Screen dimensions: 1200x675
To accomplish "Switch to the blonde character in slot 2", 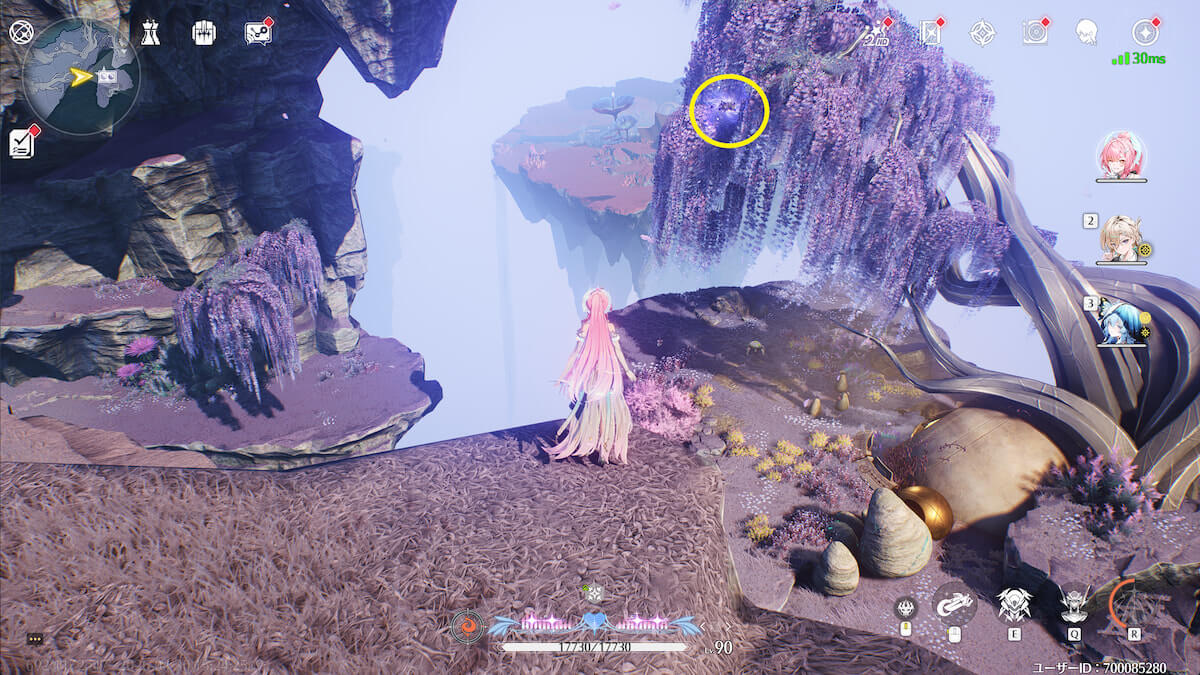I will click(x=1121, y=238).
